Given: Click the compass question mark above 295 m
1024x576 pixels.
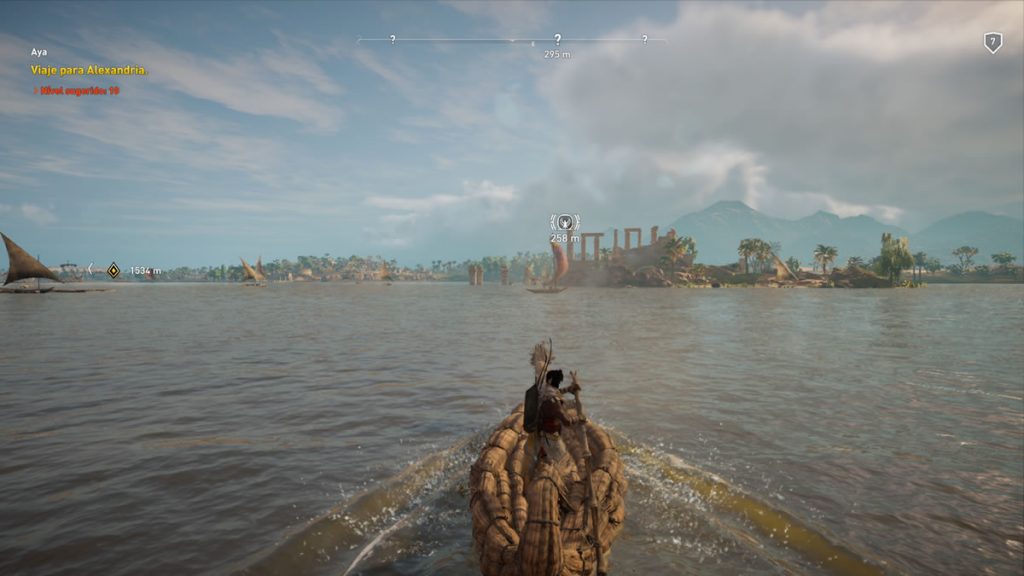Looking at the screenshot, I should [557, 40].
